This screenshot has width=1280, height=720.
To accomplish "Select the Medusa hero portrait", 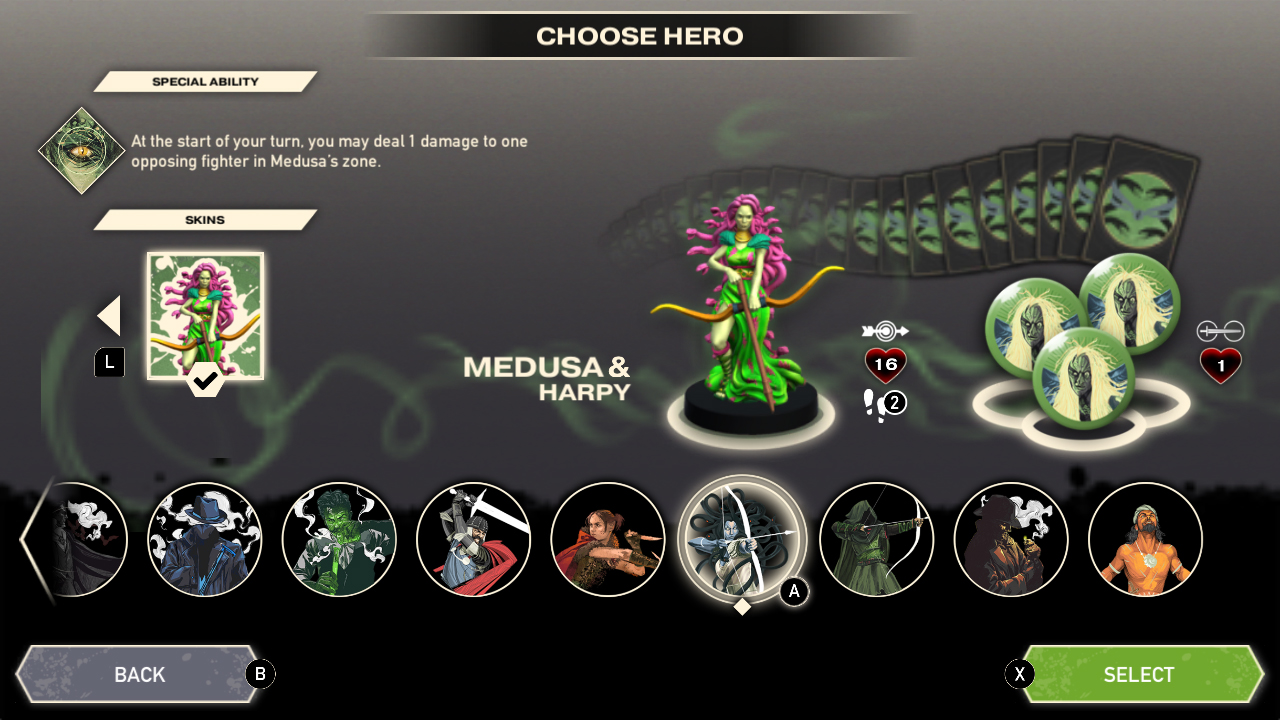I will (x=742, y=539).
